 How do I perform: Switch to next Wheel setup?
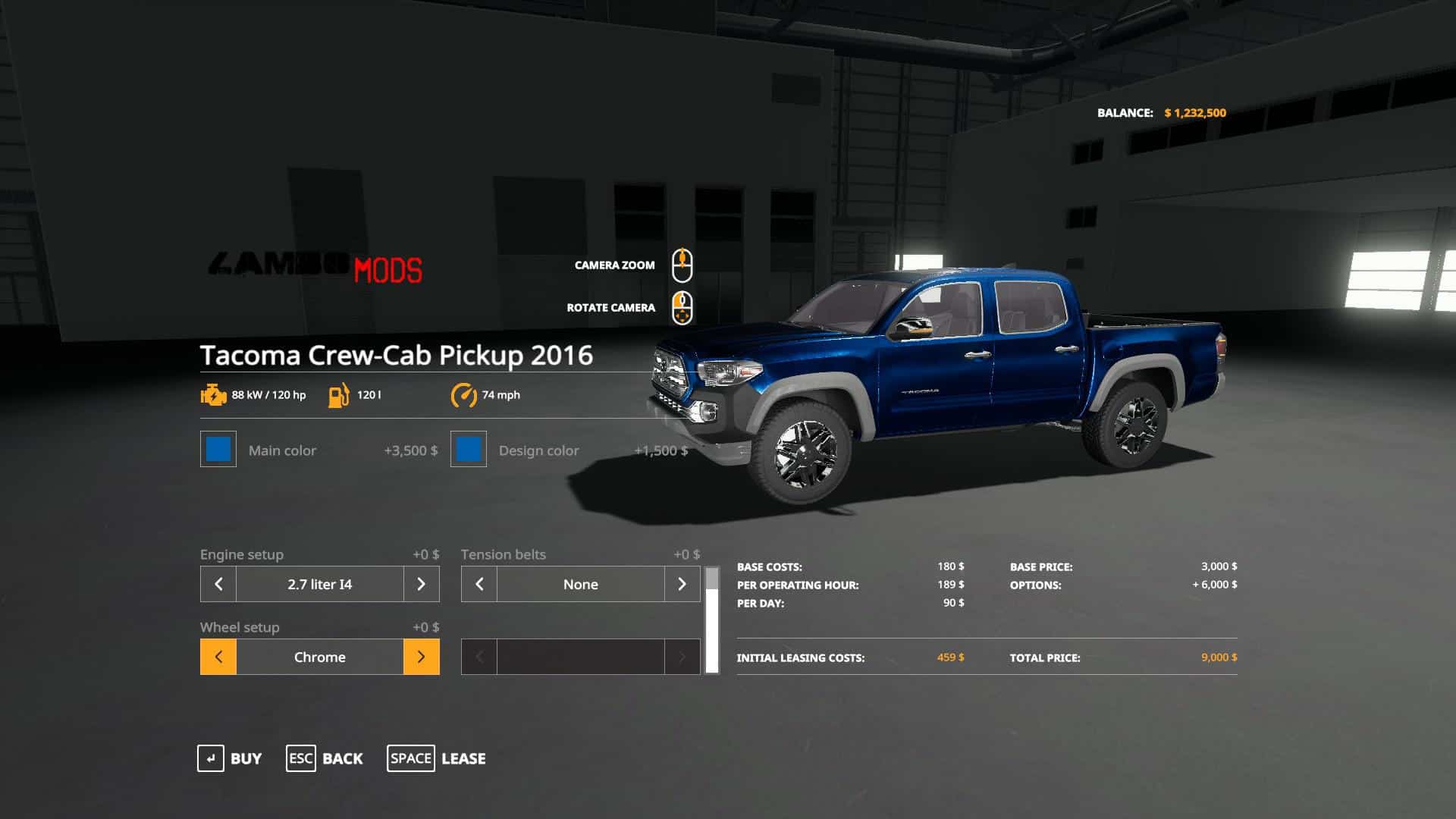click(x=421, y=657)
